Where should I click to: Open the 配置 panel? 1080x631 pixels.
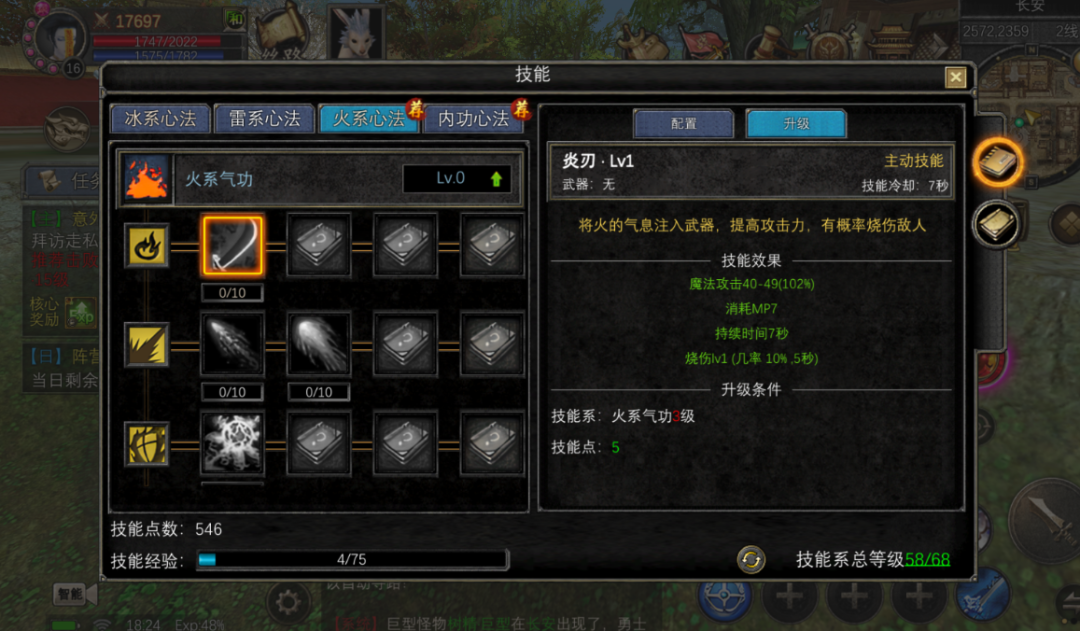[684, 124]
